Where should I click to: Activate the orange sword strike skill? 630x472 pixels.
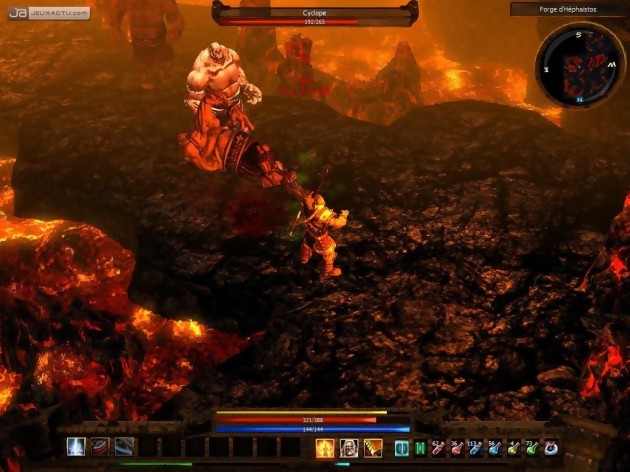(373, 448)
